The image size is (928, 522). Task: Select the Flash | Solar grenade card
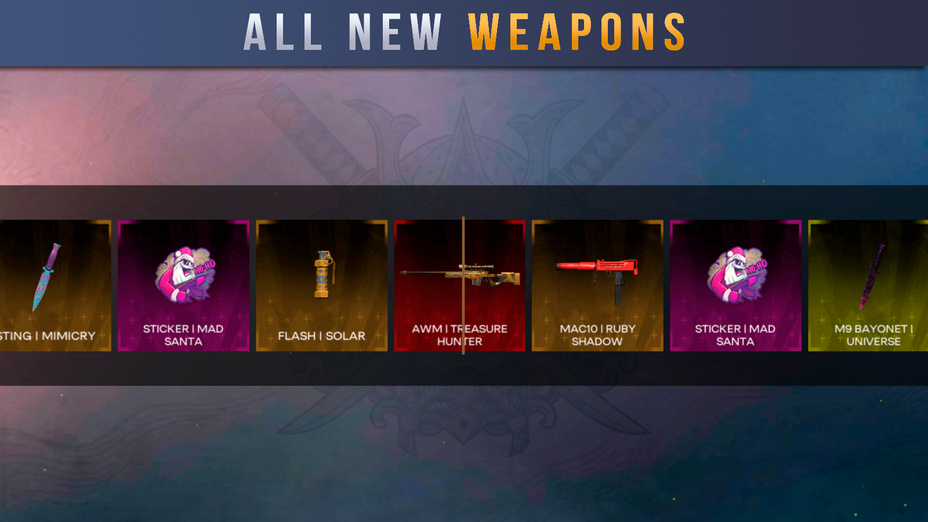(321, 285)
